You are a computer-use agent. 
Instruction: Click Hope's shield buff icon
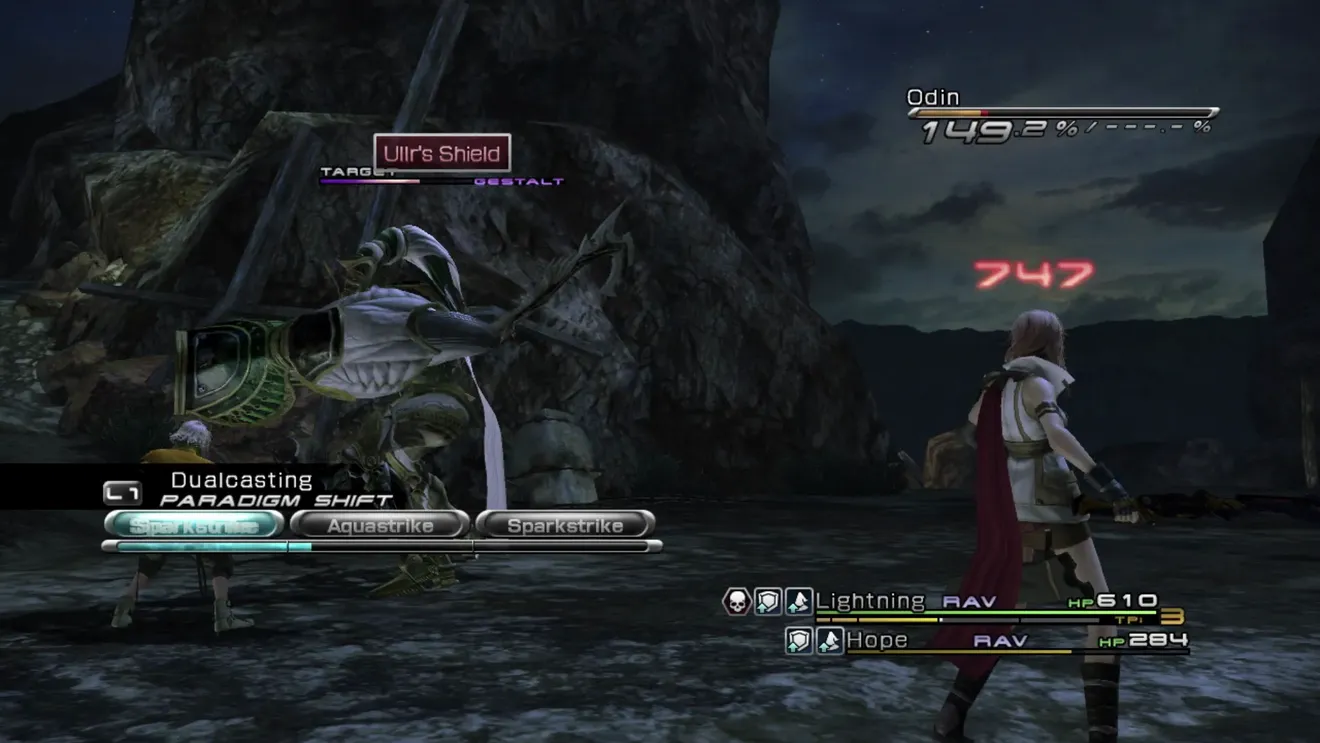(798, 641)
